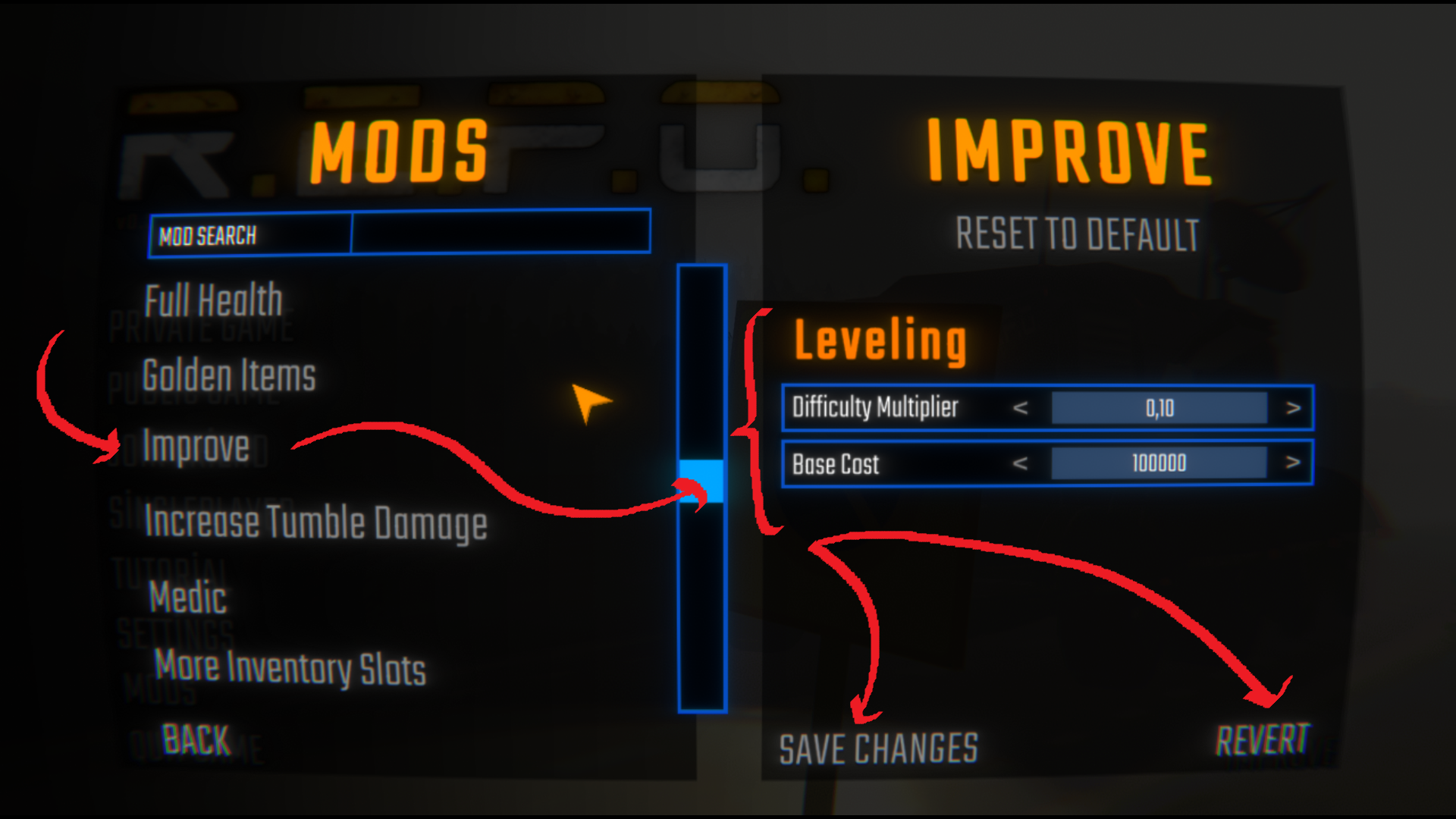
Task: Click the MOD SEARCH input field
Action: pos(500,232)
